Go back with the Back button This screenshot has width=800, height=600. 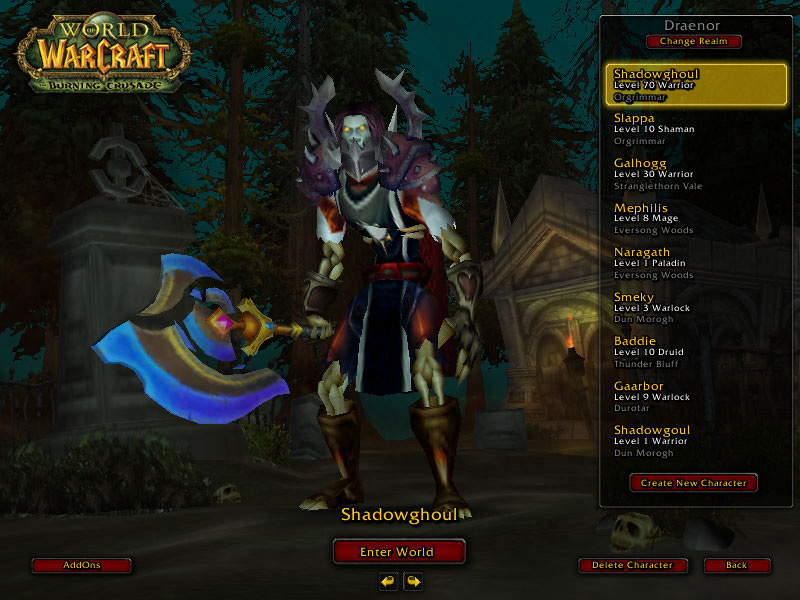[736, 565]
